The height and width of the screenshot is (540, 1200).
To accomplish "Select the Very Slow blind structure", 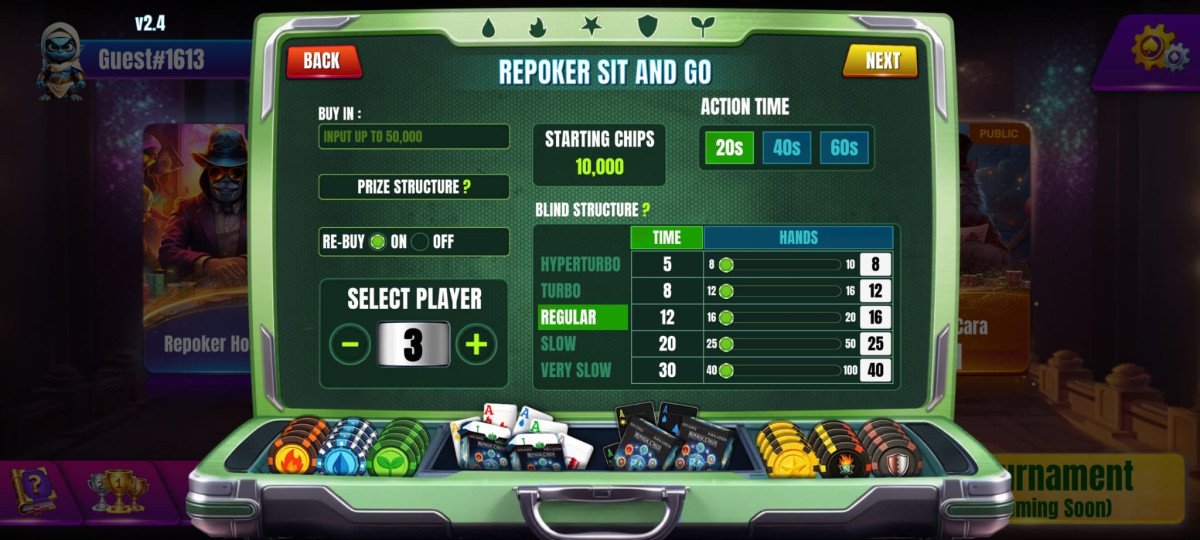I will [576, 370].
